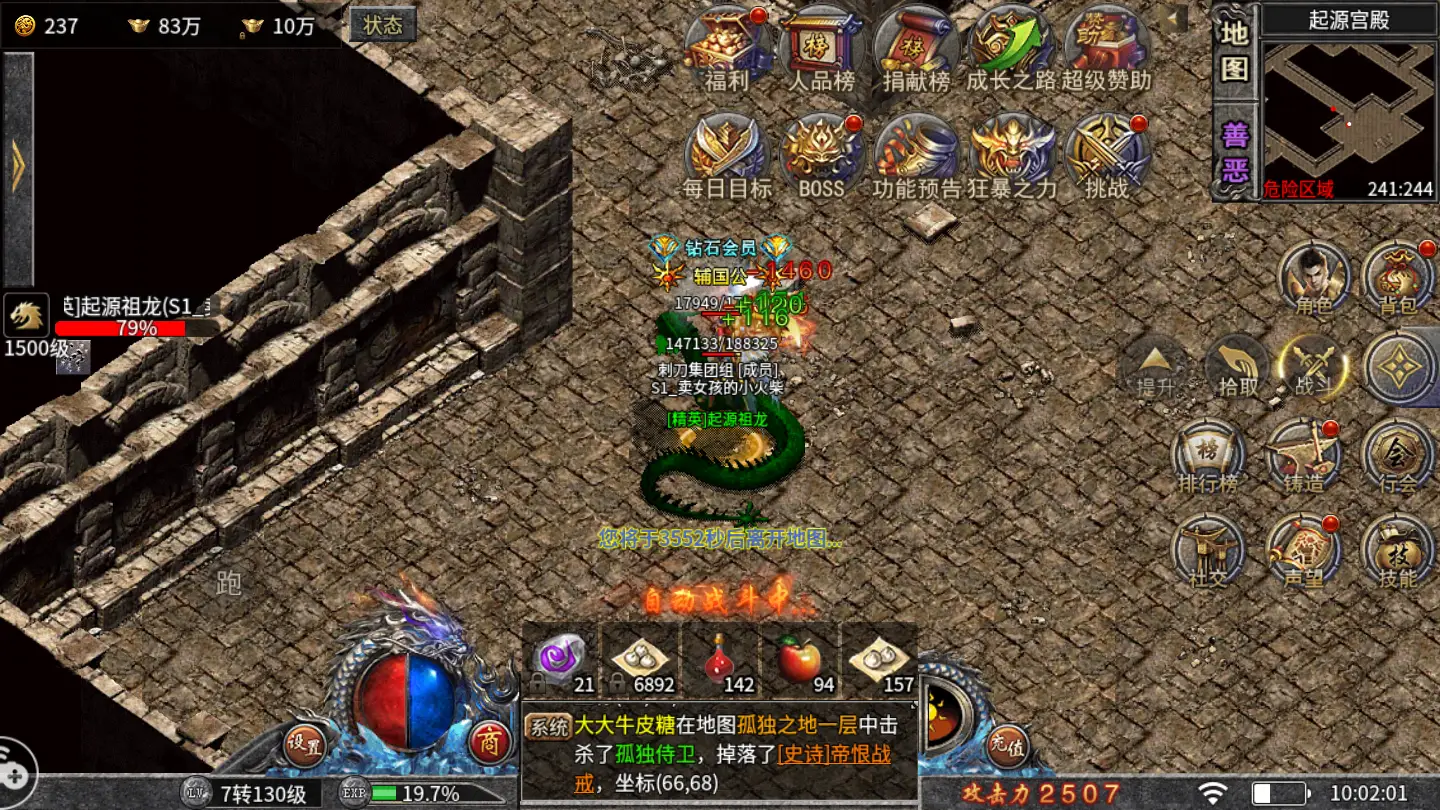Use the red apple hotbar item
The width and height of the screenshot is (1440, 810).
point(800,660)
